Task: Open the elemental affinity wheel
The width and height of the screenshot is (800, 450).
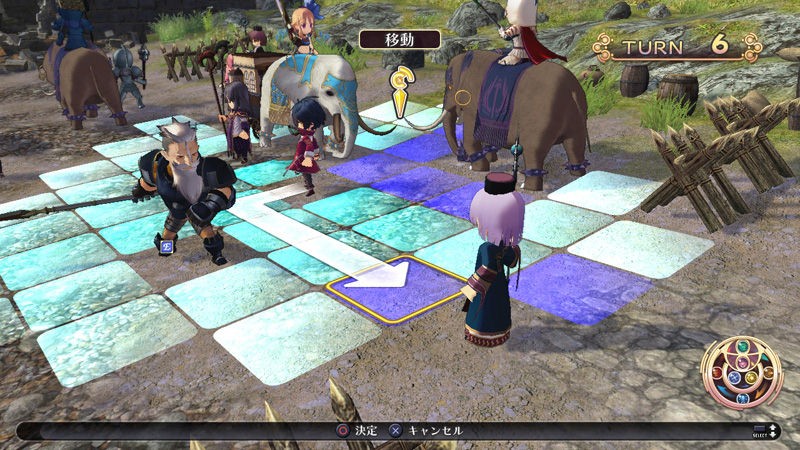Action: click(741, 373)
